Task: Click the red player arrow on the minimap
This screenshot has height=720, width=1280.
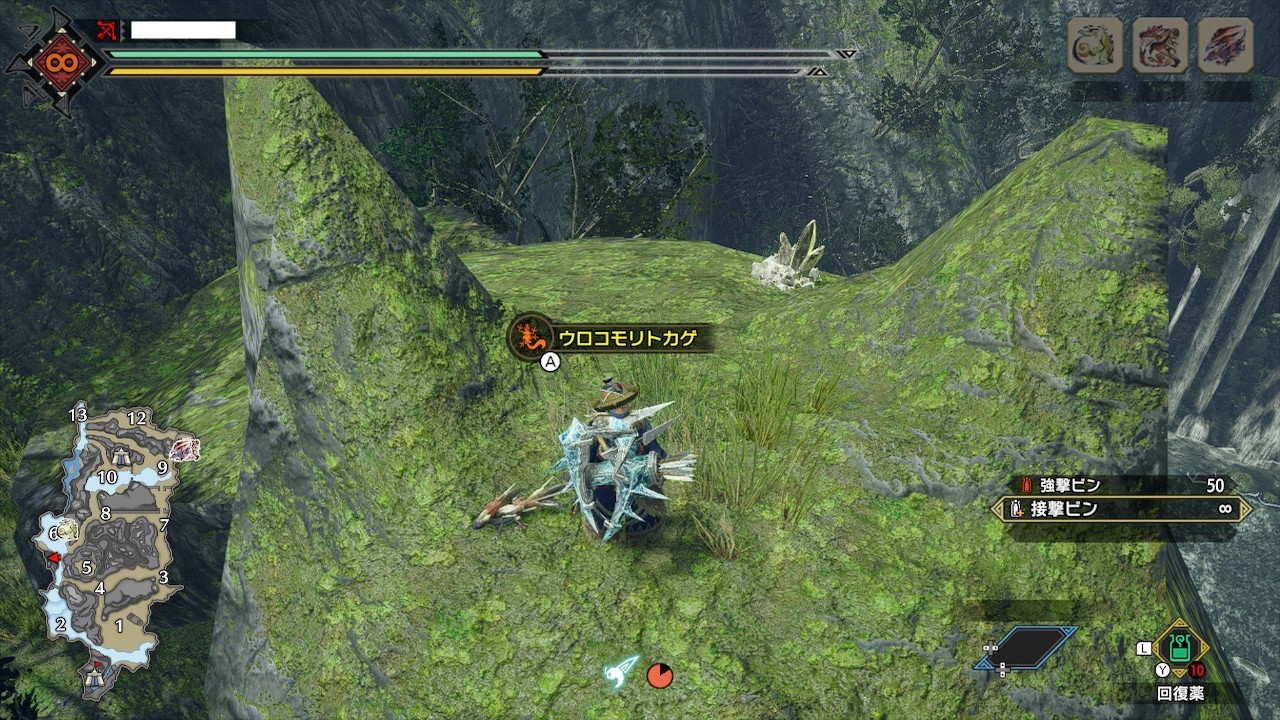Action: (56, 557)
